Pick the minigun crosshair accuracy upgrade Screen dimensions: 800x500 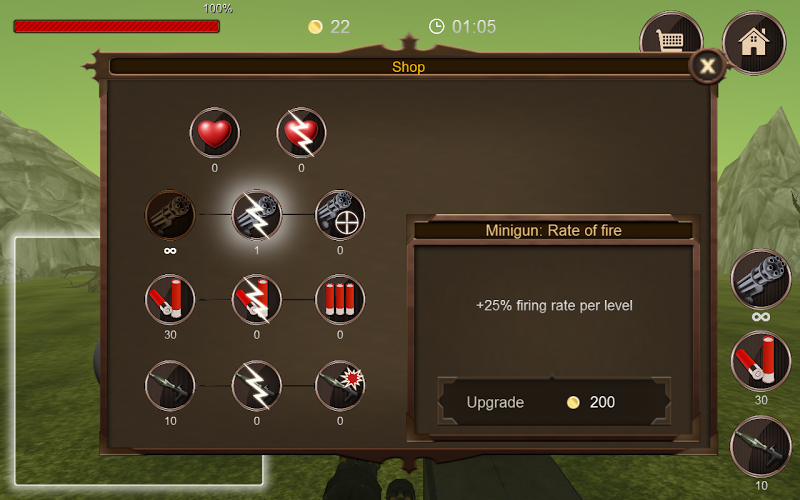pyautogui.click(x=340, y=215)
